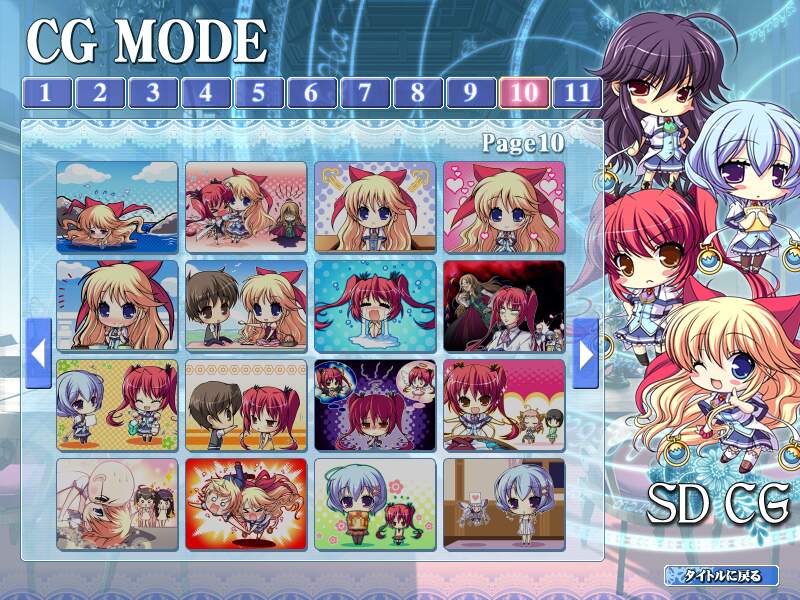Choose the page 3 tab
800x600 pixels.
pos(152,93)
